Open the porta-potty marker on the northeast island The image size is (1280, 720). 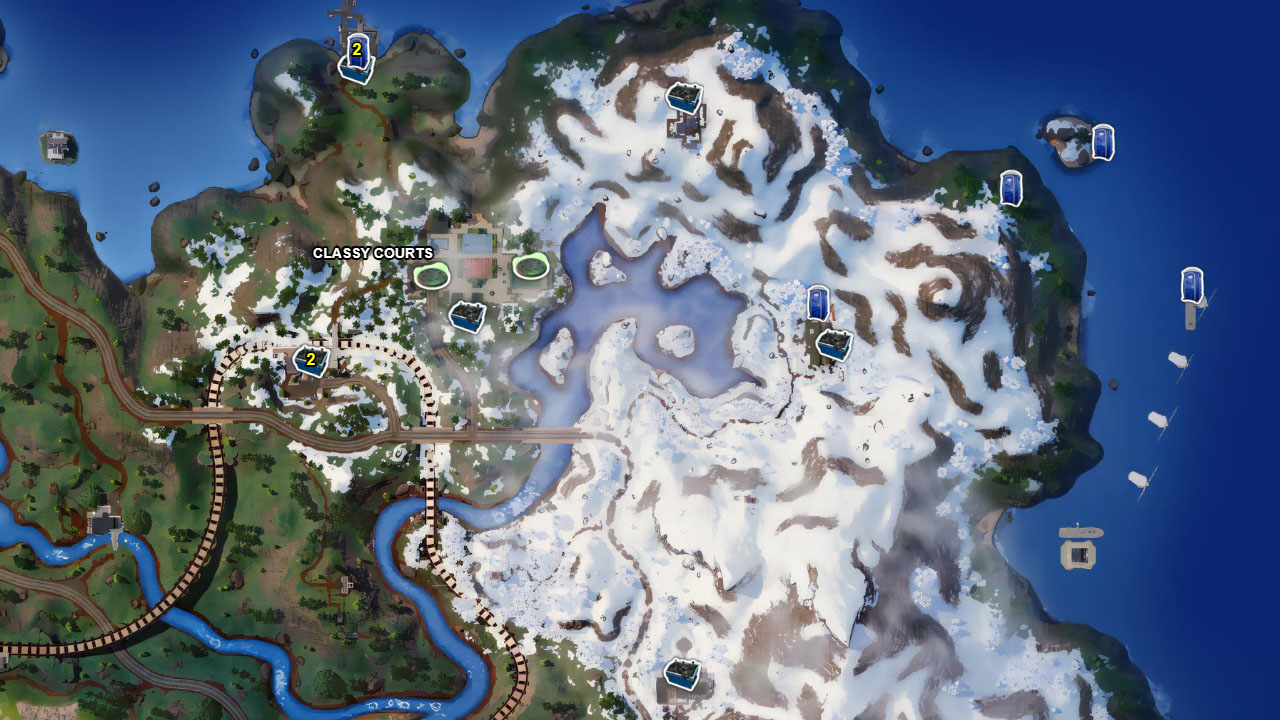pos(1103,140)
